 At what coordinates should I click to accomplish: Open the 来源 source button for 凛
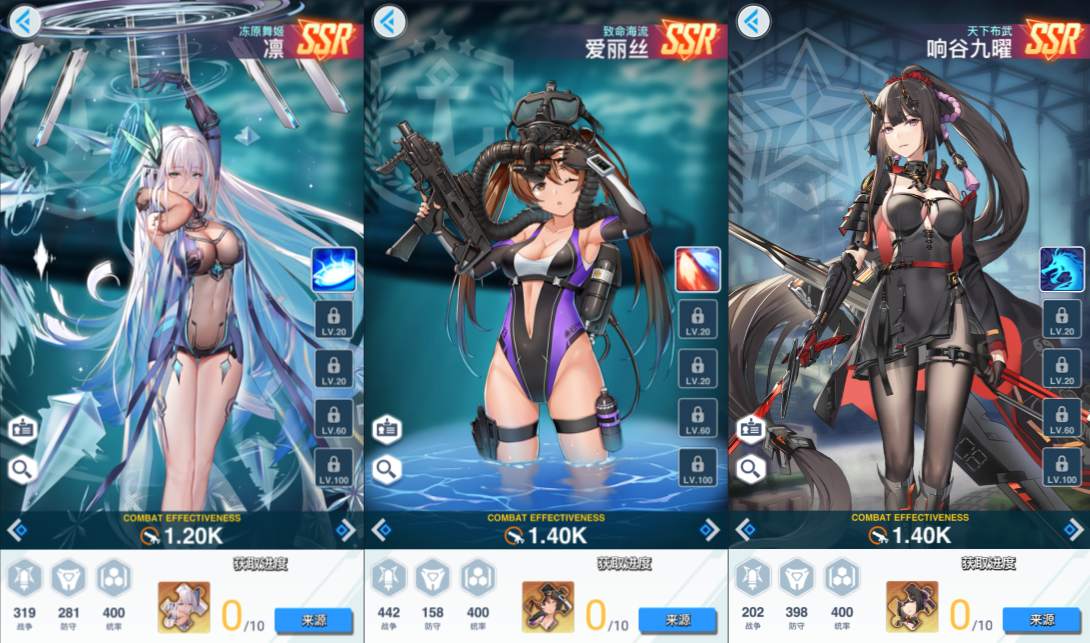(313, 620)
